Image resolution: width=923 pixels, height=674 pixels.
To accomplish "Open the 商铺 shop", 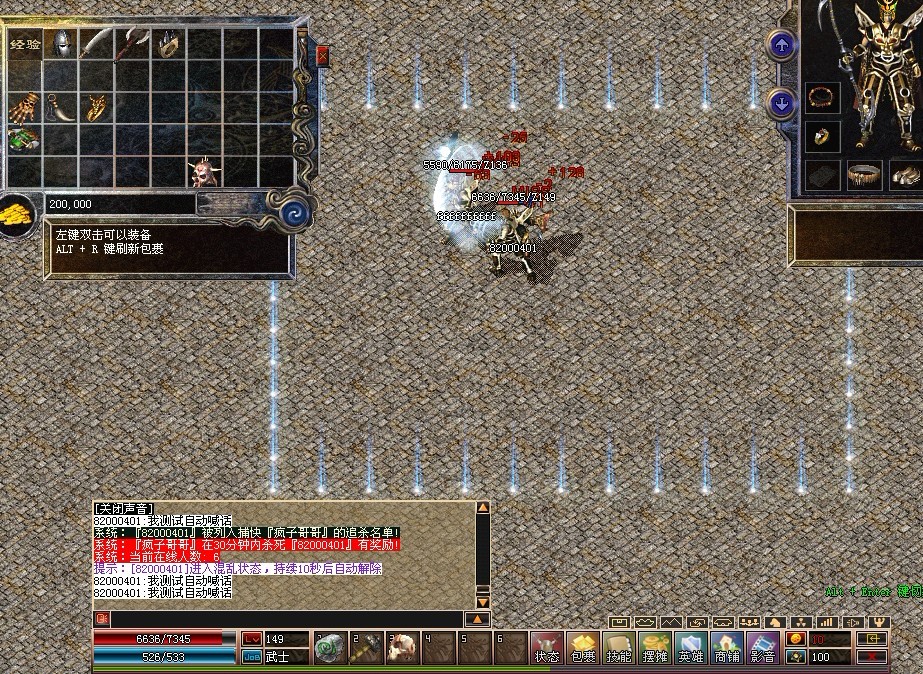I will tap(726, 648).
